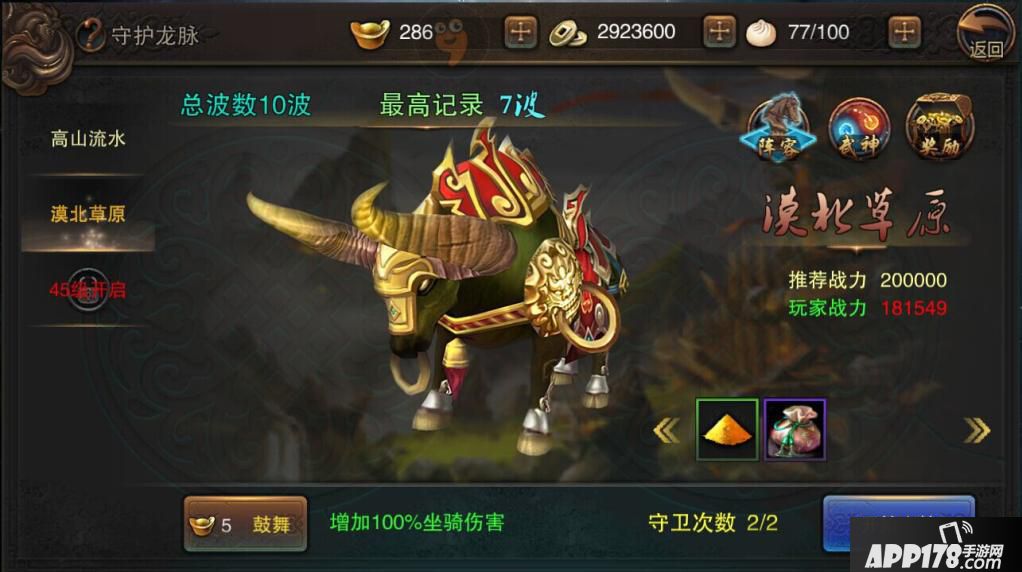Open the 奖励 rewards chest icon
The image size is (1022, 572).
point(939,129)
